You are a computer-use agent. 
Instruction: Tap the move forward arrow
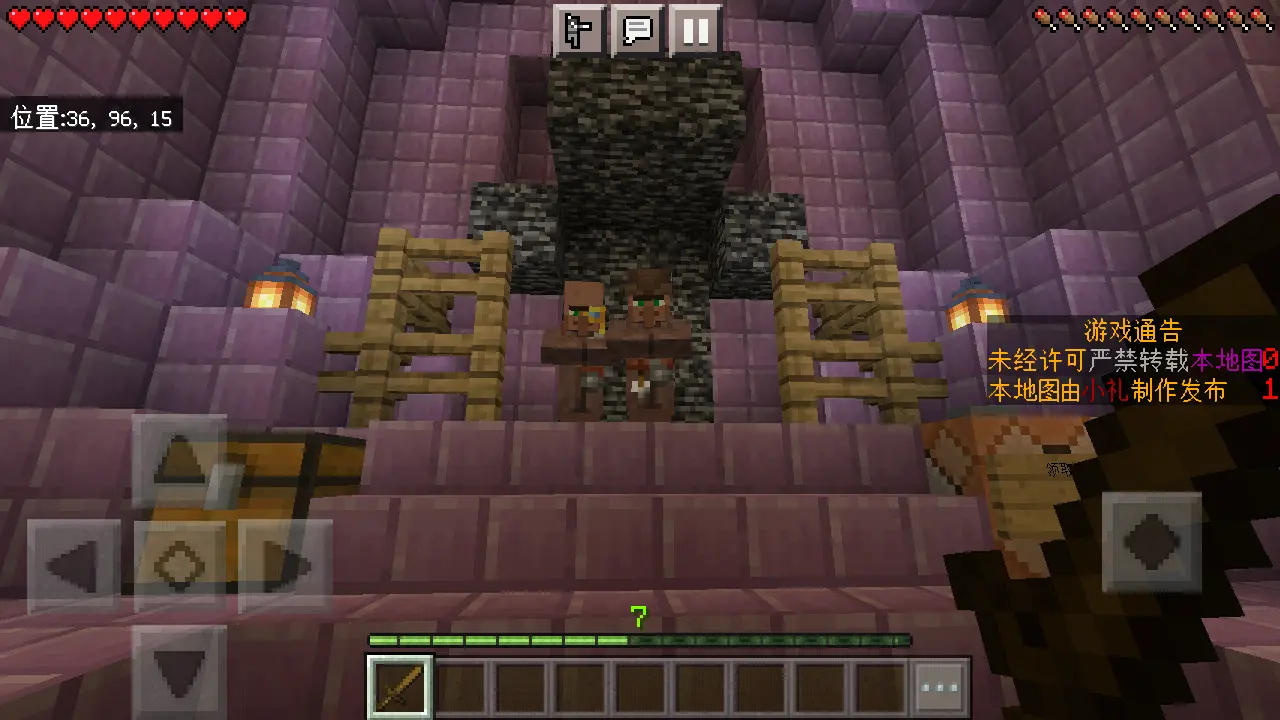[180, 461]
